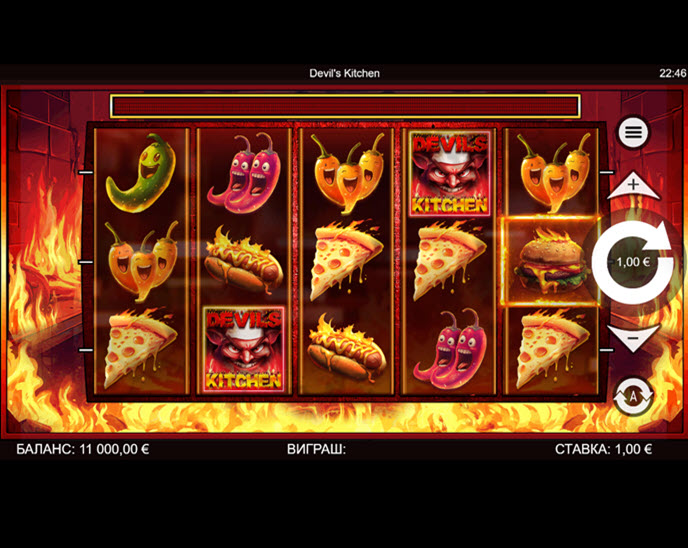Open the hamburger menu
This screenshot has width=688, height=548.
click(x=633, y=133)
